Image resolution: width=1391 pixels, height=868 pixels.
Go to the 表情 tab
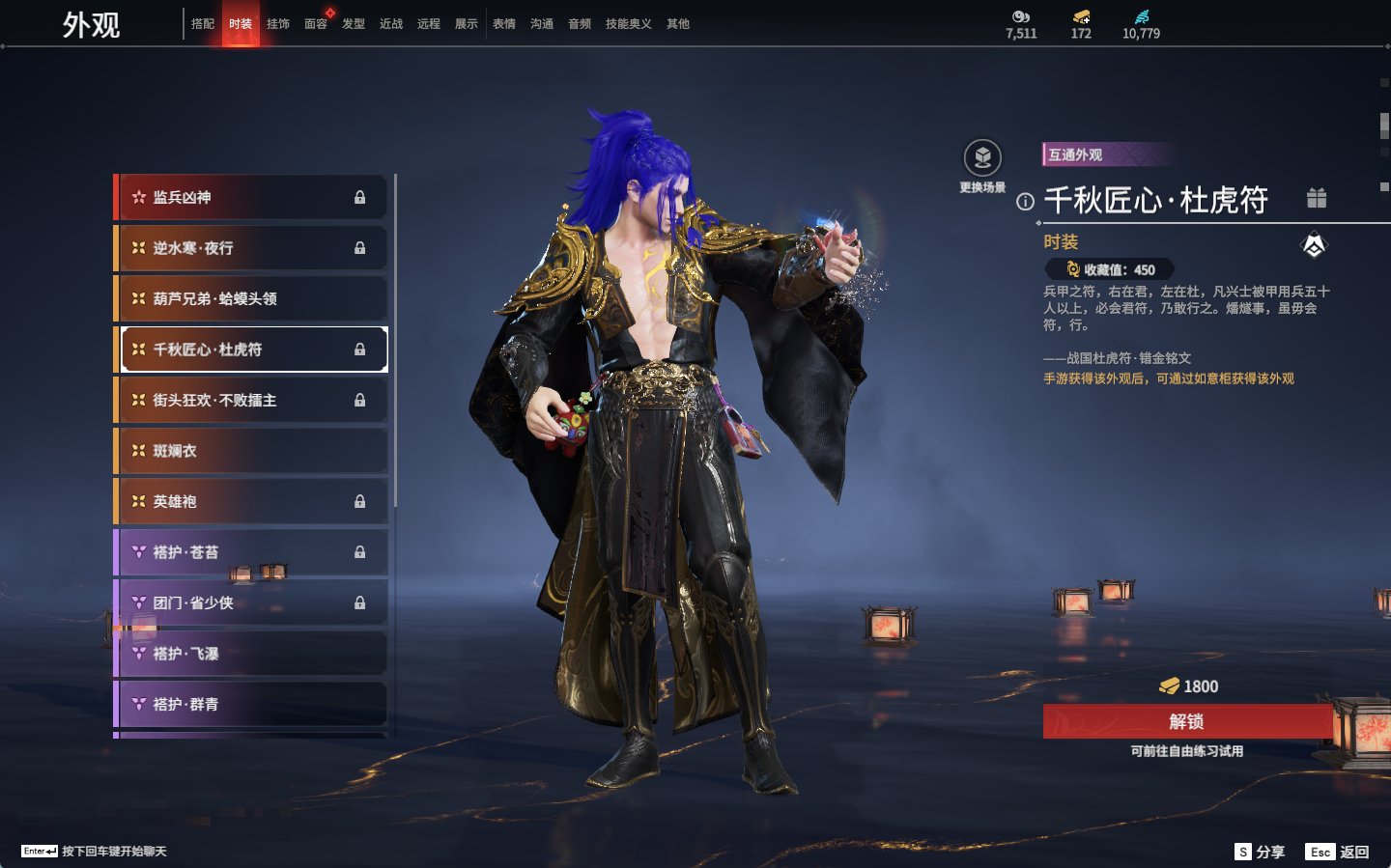pyautogui.click(x=504, y=23)
